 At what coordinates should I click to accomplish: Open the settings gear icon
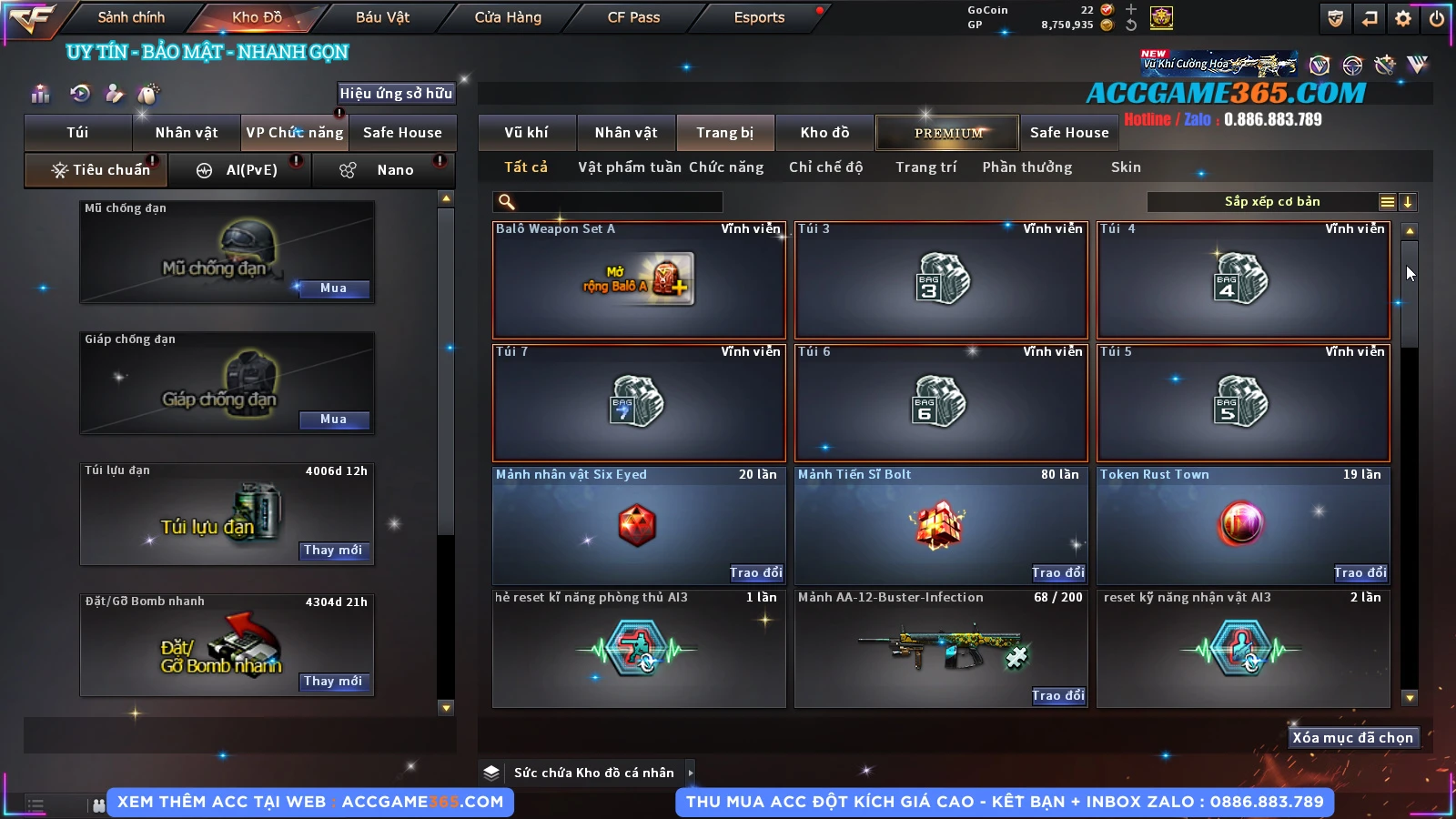pyautogui.click(x=1403, y=18)
